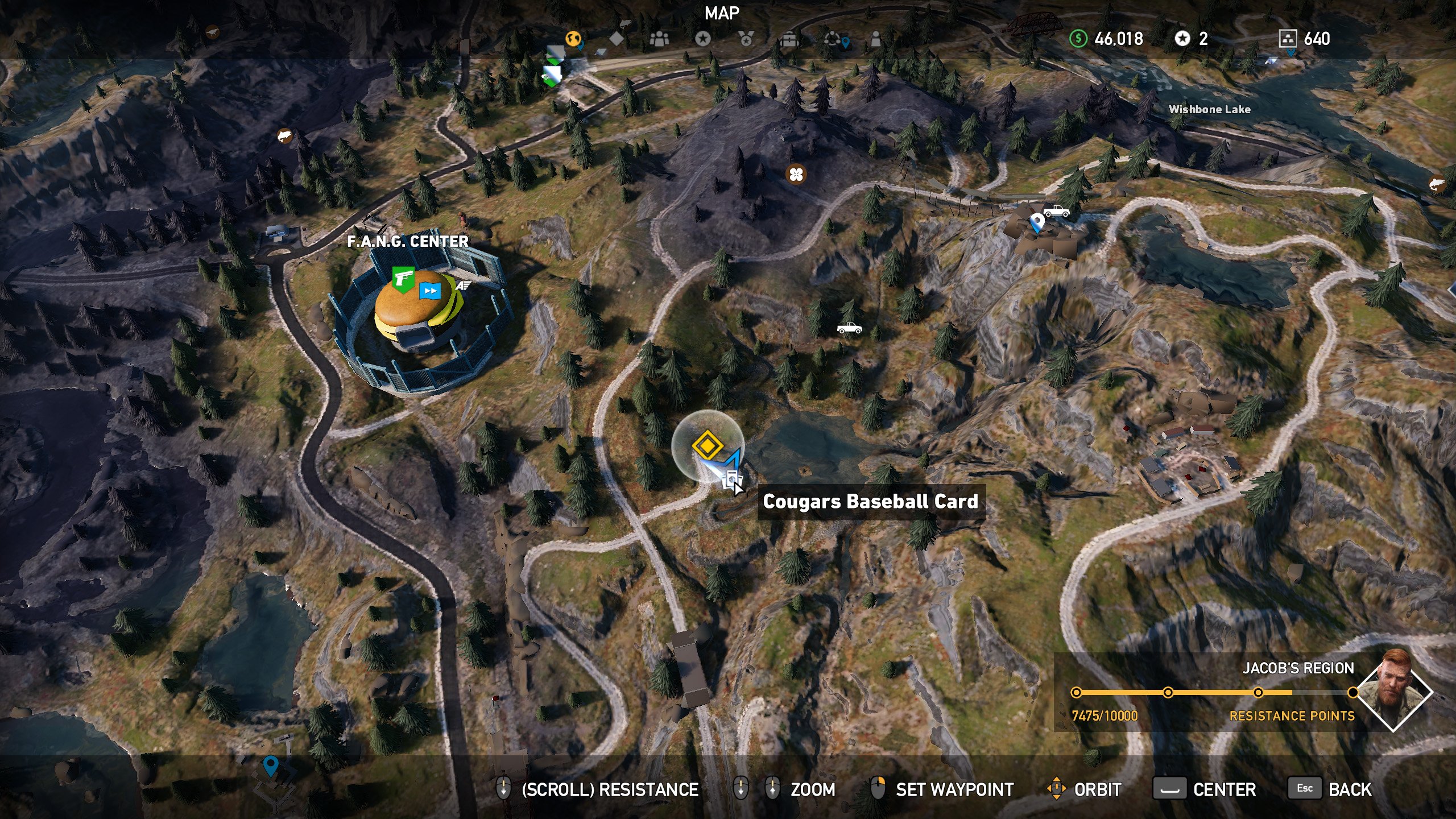
Task: Select the green pistol shop marker
Action: click(403, 279)
